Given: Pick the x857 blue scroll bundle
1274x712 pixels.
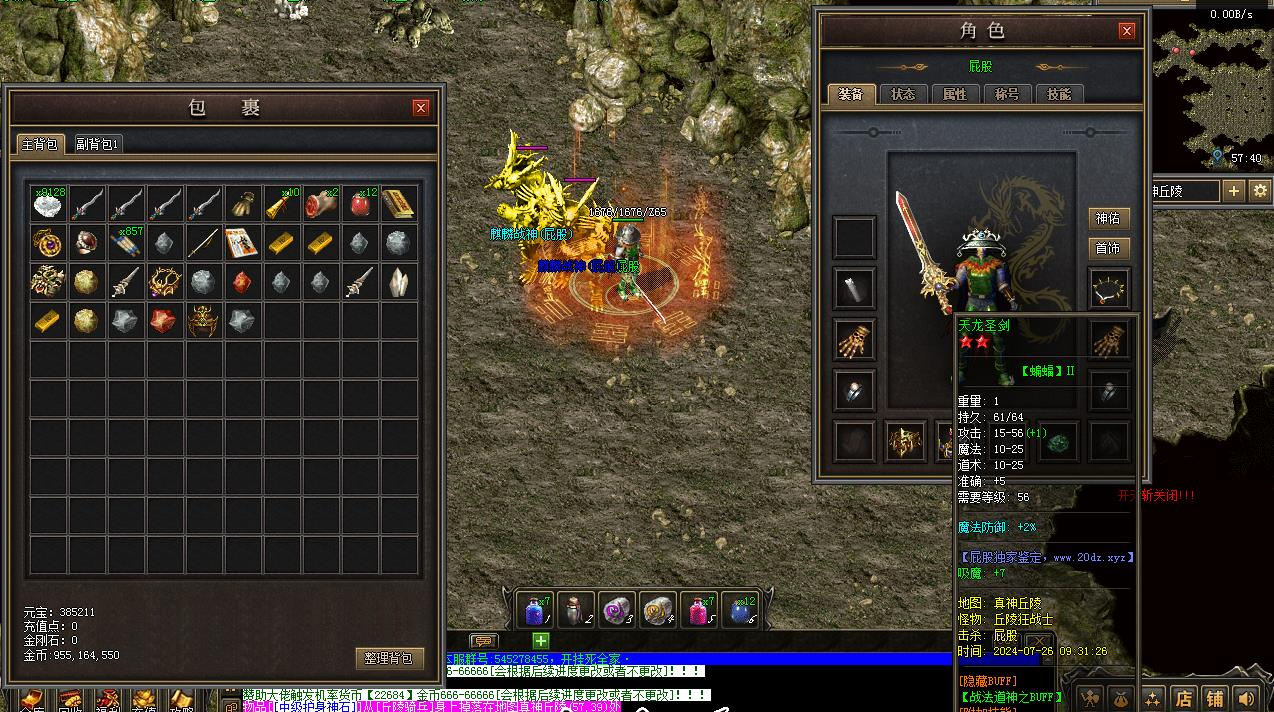Looking at the screenshot, I should coord(126,243).
